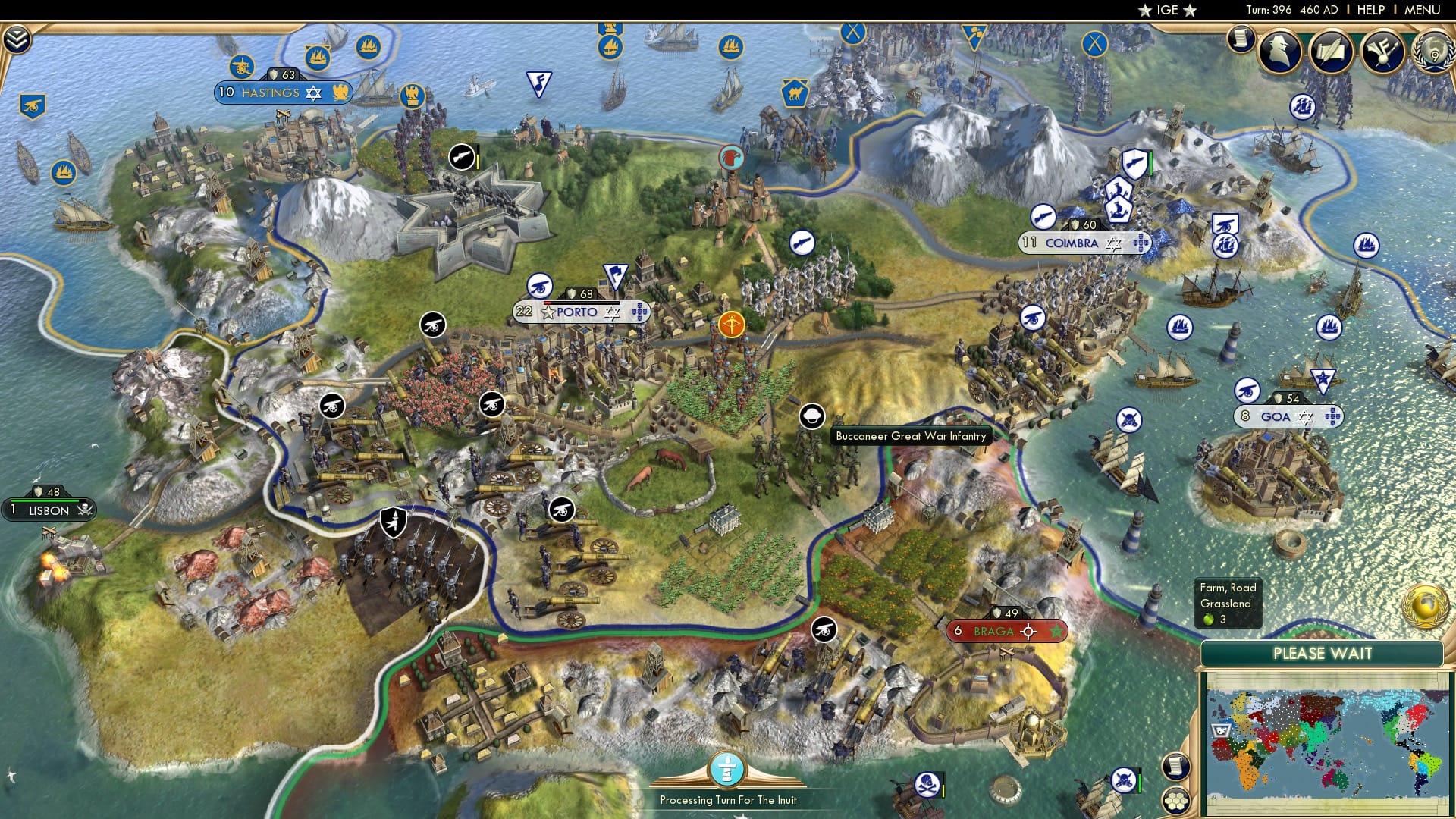
Task: Open the Espionage overview spy icon
Action: pos(1279,52)
